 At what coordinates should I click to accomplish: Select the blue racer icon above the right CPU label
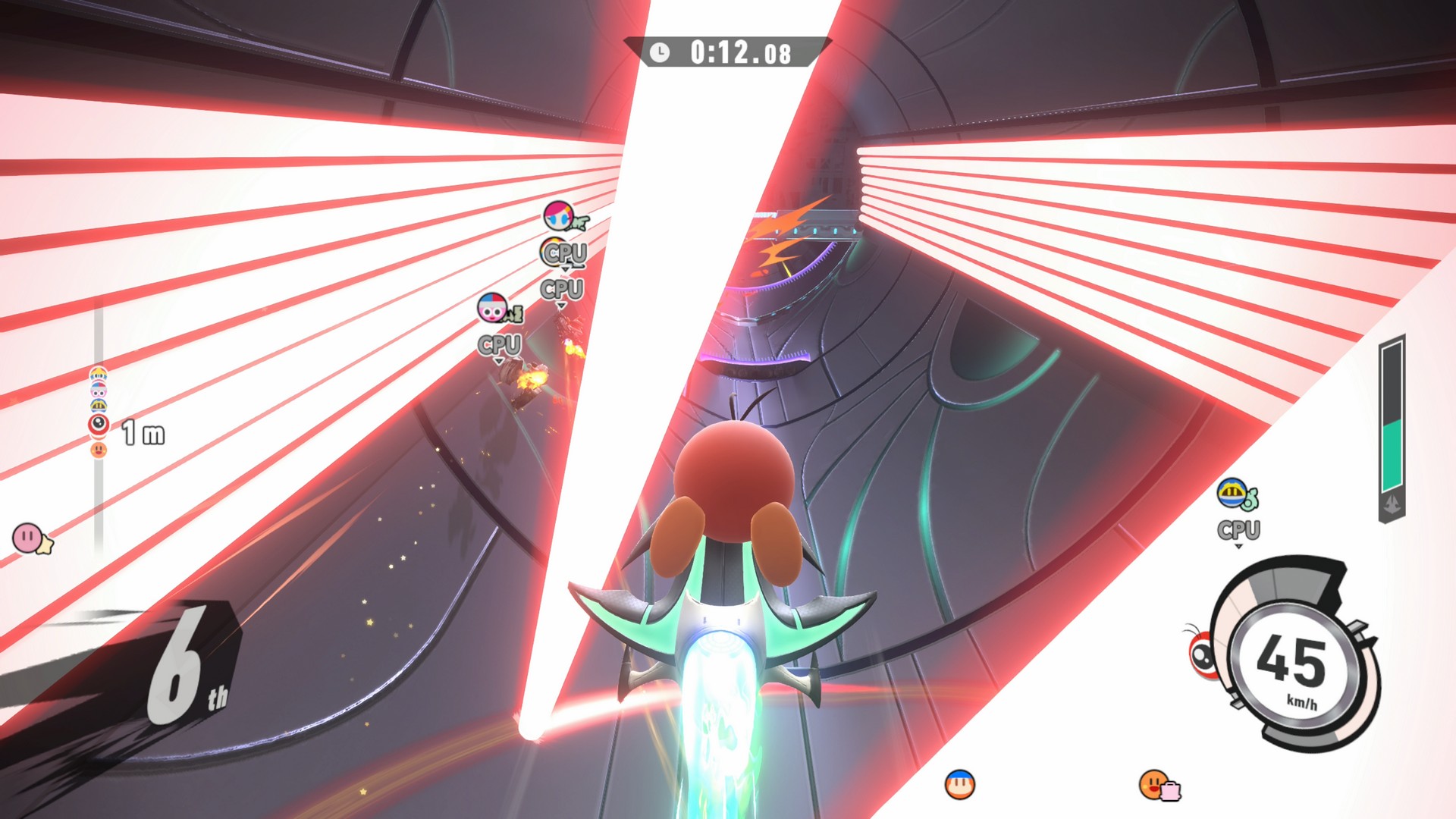[1233, 494]
